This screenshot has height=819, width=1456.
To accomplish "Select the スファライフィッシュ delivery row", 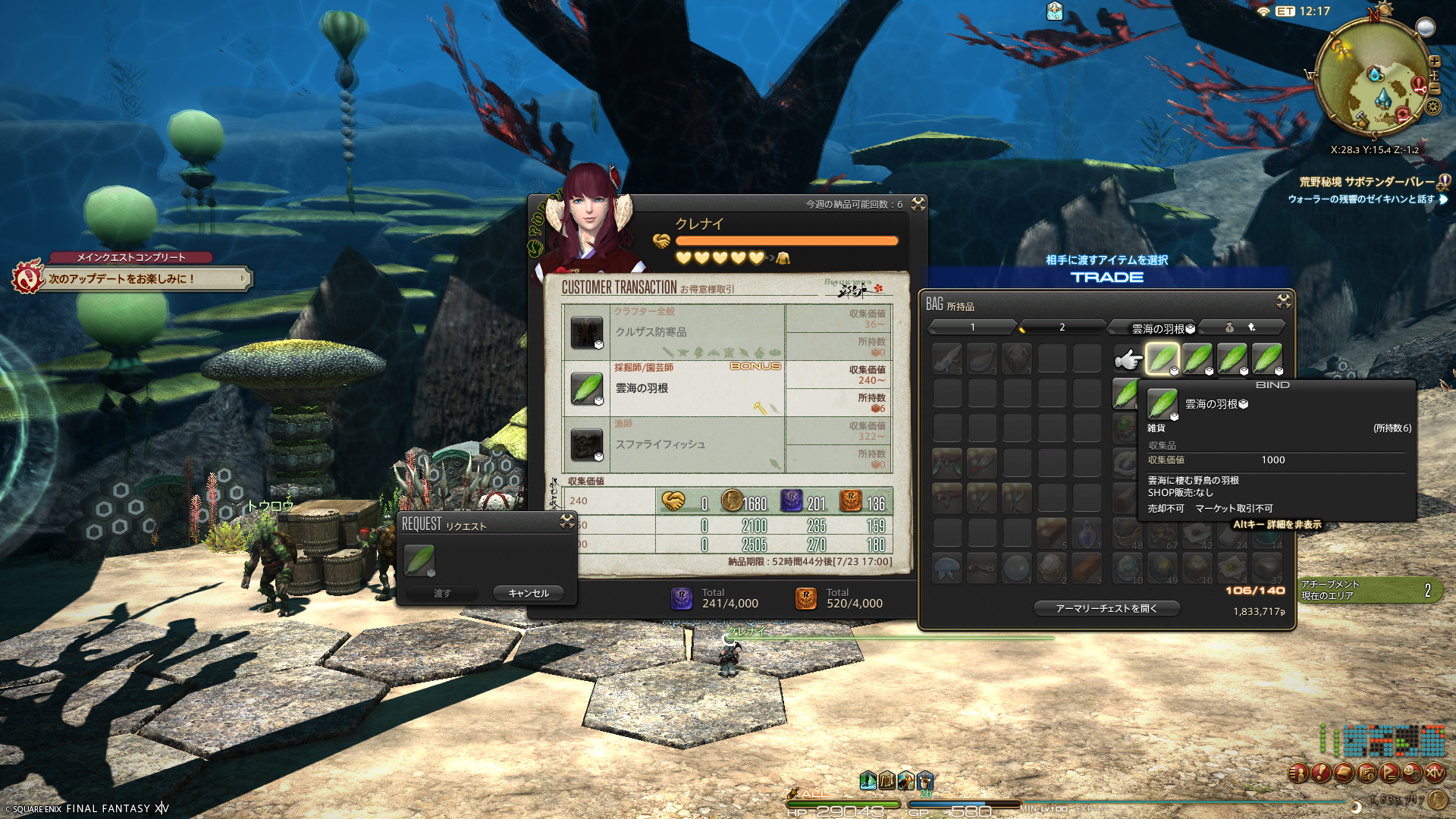I will [673, 444].
